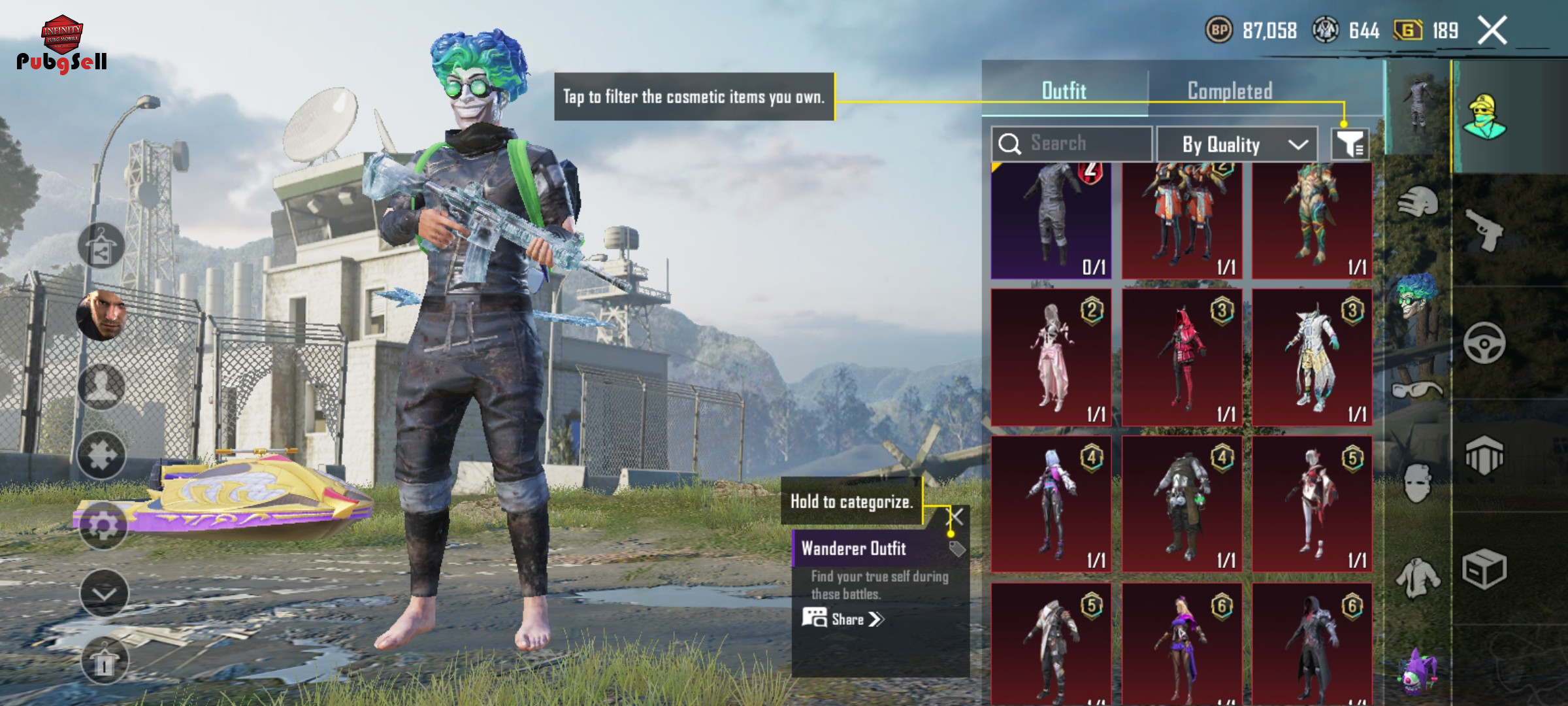
Task: Dismiss the Wanderer Outfit tooltip
Action: [x=956, y=517]
